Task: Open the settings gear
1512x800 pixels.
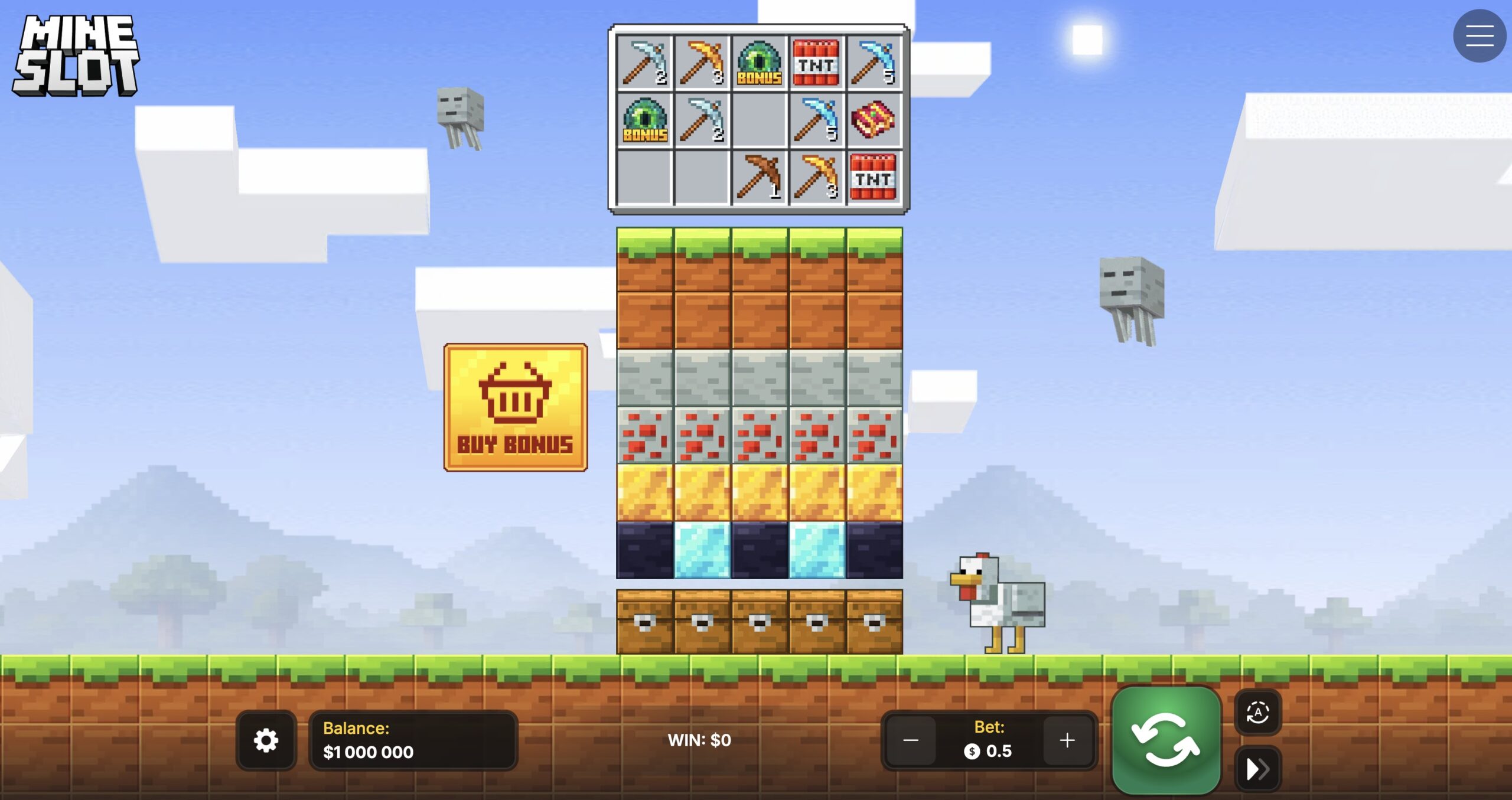Action: (x=266, y=740)
